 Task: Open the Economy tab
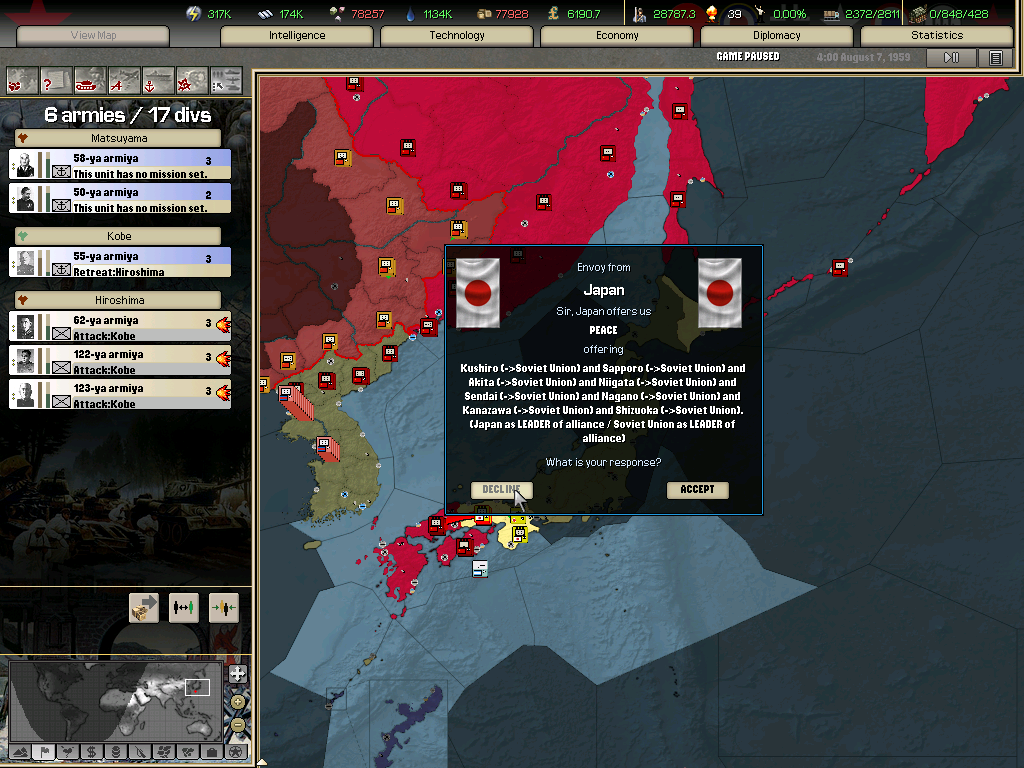617,36
